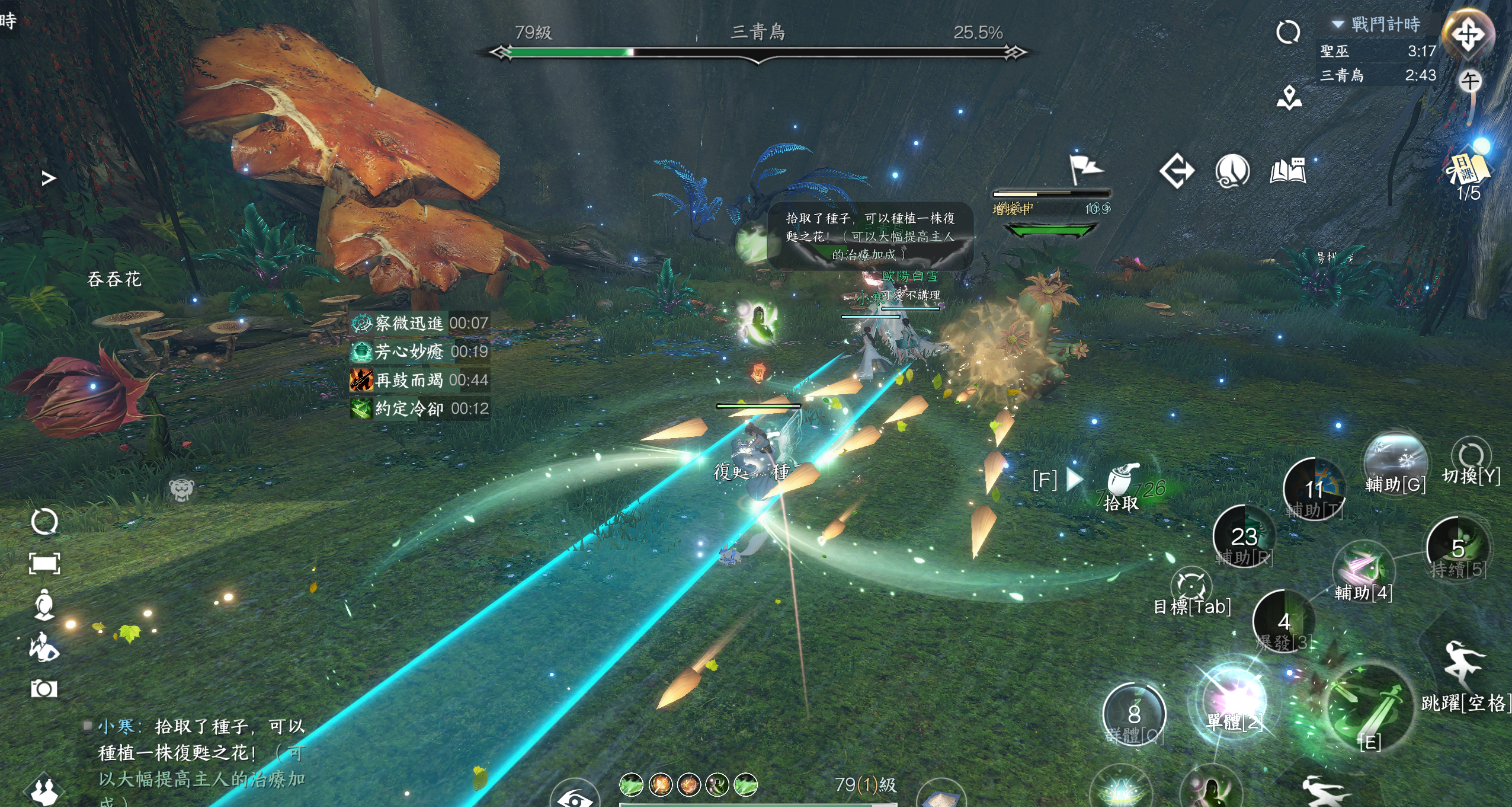Use the 拾取 pickup button
Image resolution: width=1512 pixels, height=808 pixels.
1122,486
